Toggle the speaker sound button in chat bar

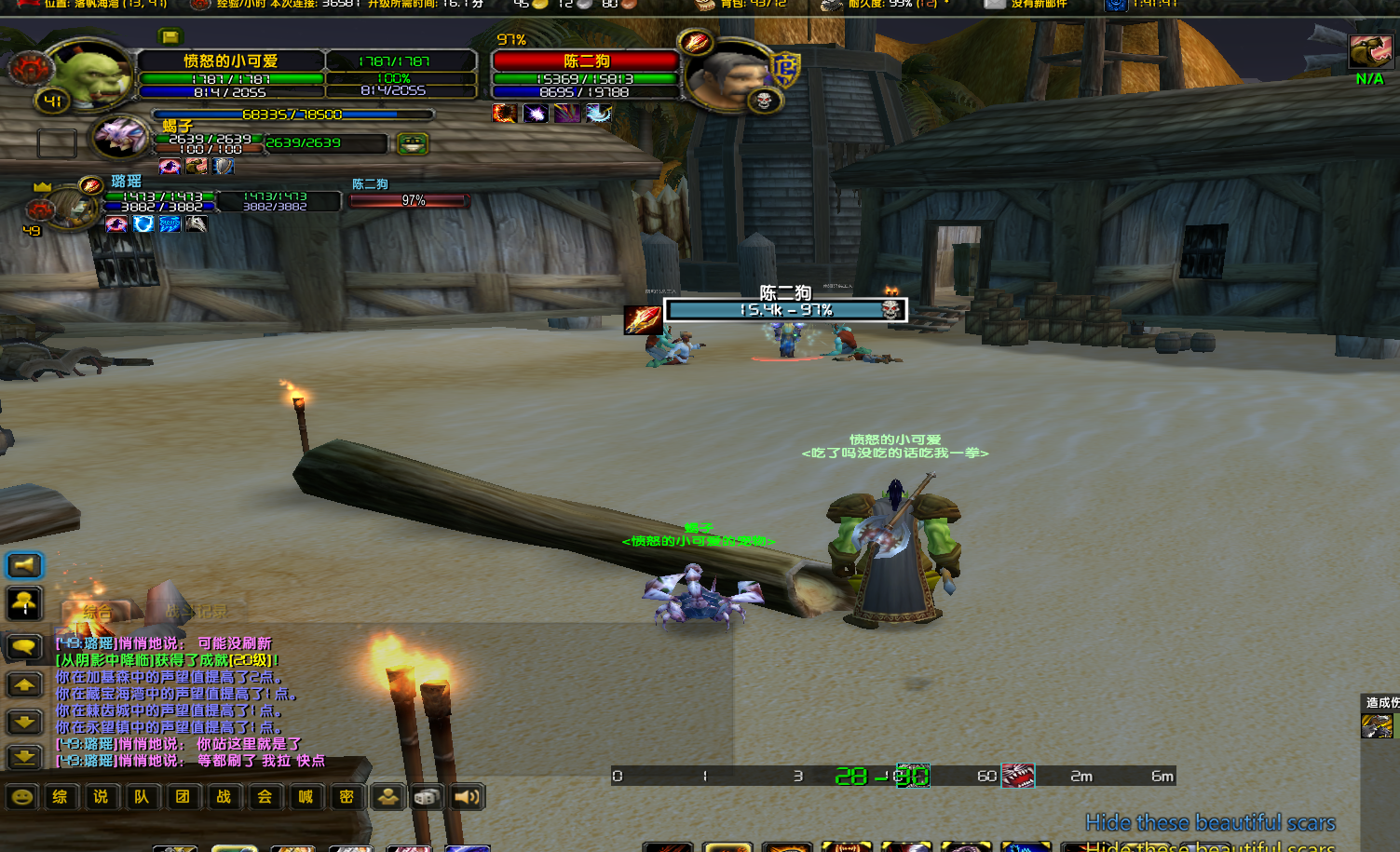[467, 797]
